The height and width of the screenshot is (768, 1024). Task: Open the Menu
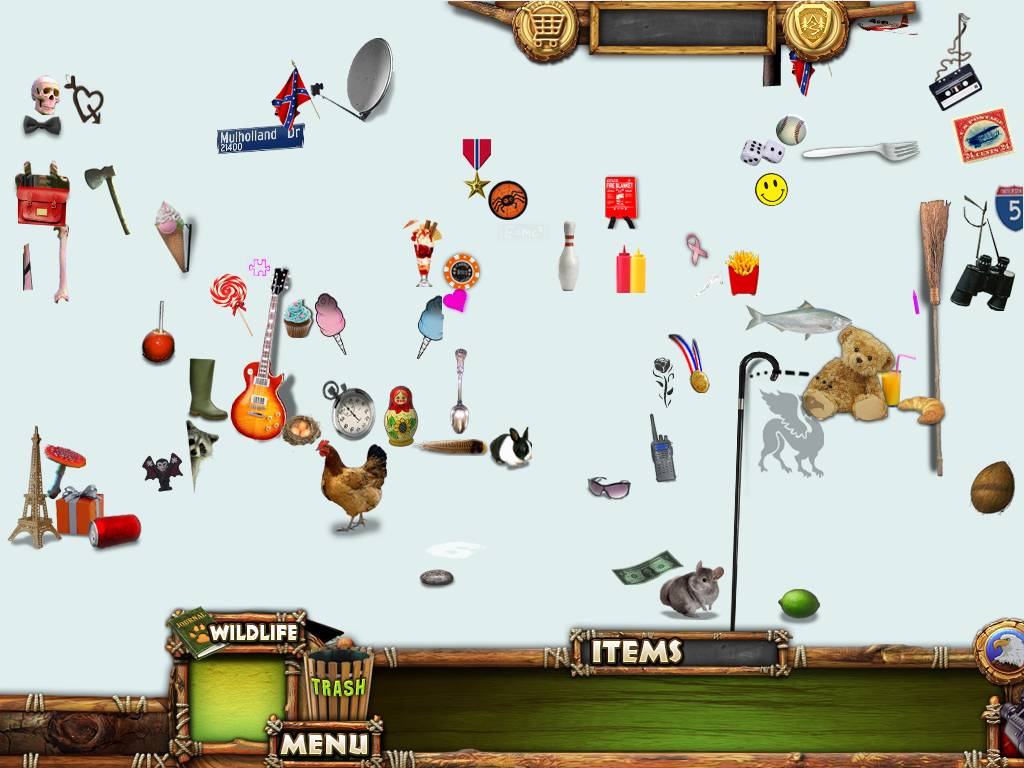pos(323,743)
